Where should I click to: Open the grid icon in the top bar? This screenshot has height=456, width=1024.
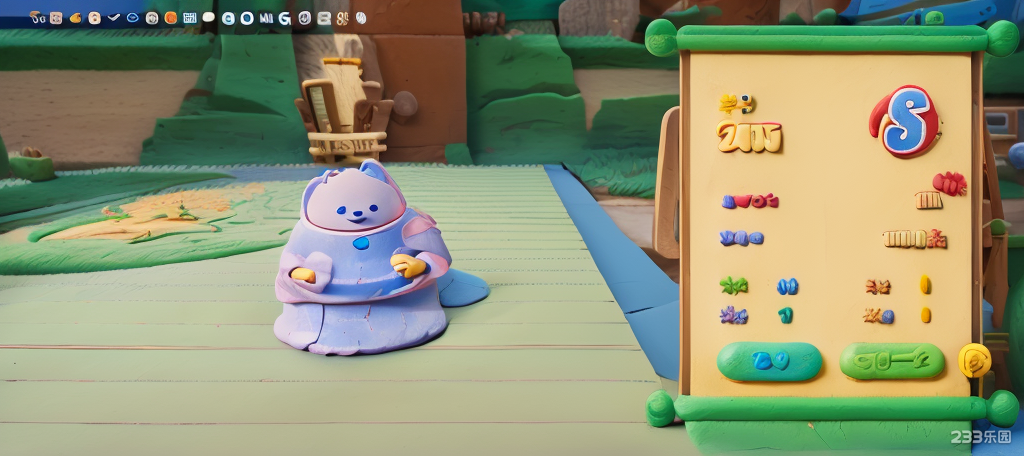click(189, 18)
